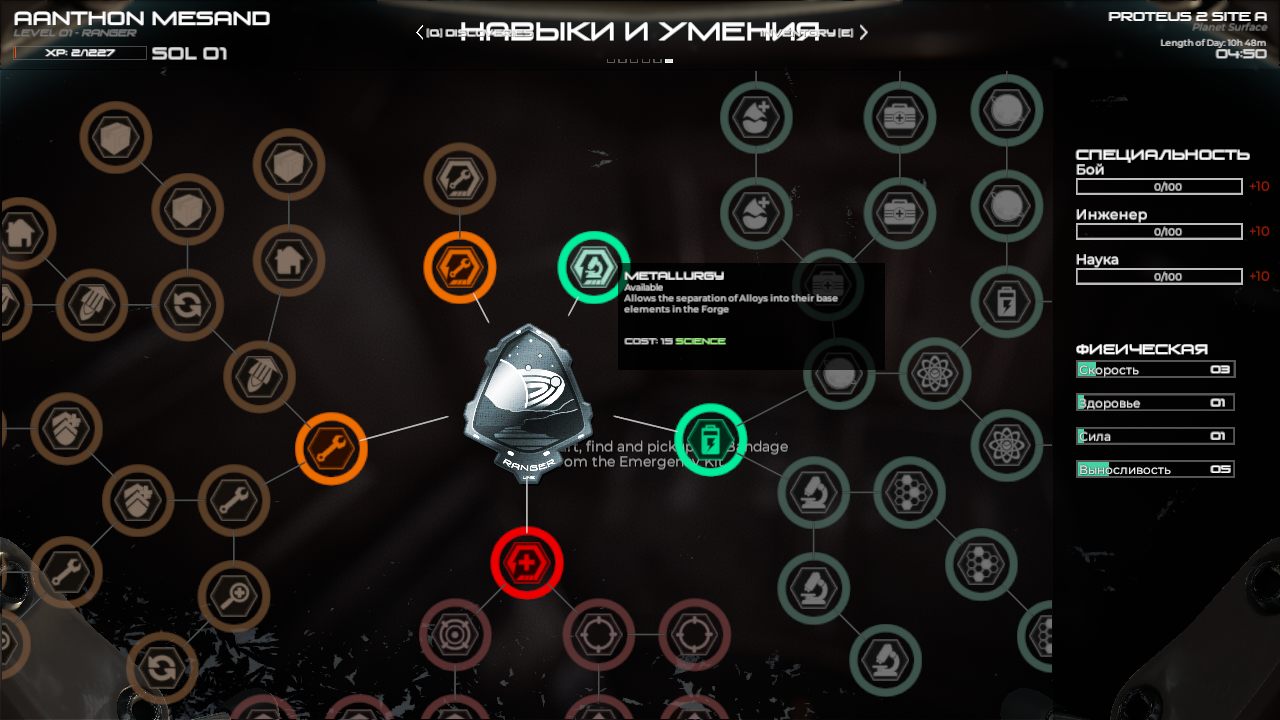Select the dimmed grey battery skill node

coord(1006,301)
